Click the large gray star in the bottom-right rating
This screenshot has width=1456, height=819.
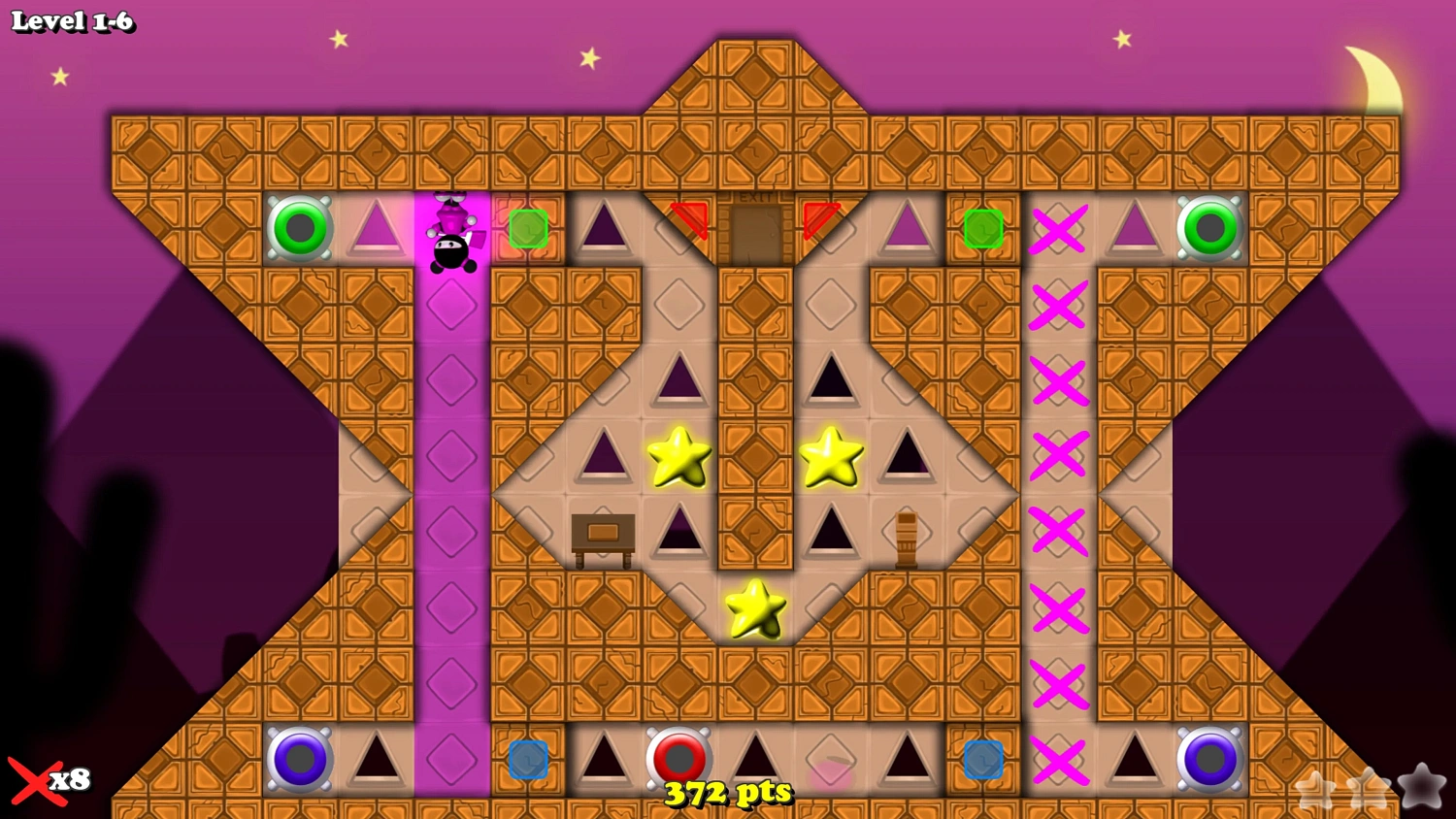(x=1421, y=788)
